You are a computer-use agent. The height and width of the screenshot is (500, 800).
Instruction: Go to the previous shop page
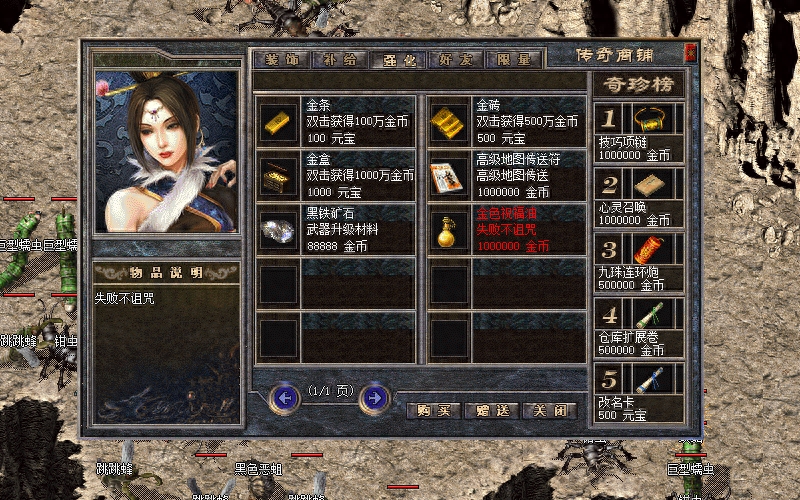[285, 397]
